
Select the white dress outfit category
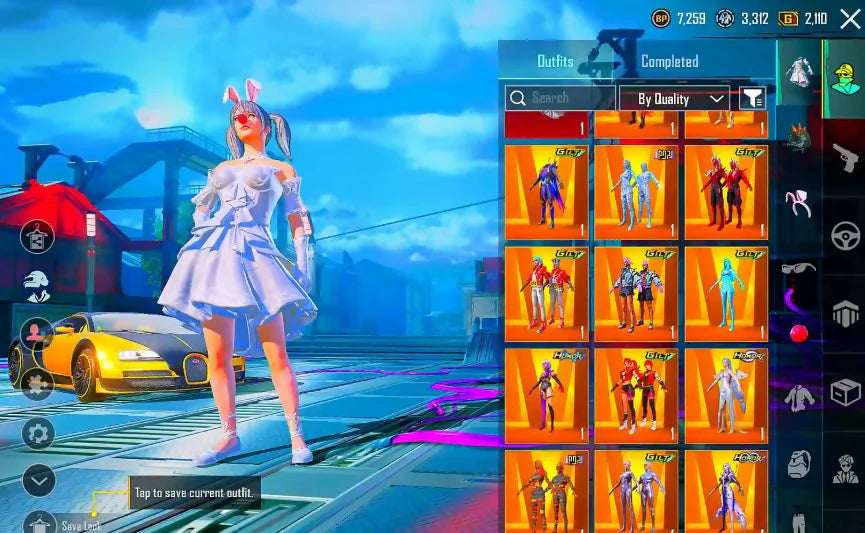click(798, 72)
